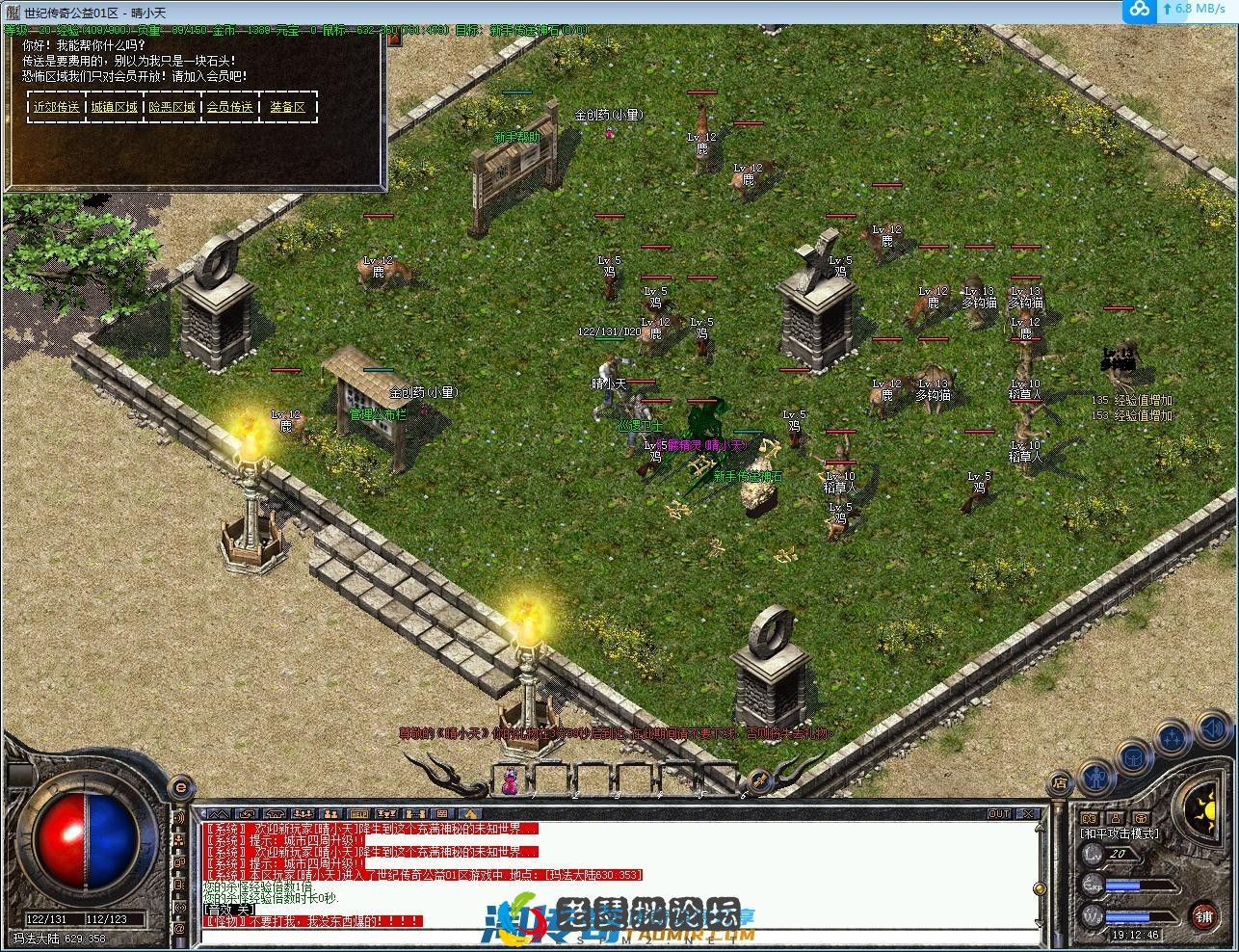Open the 装备区 equipment area link
1239x952 pixels.
pos(286,107)
